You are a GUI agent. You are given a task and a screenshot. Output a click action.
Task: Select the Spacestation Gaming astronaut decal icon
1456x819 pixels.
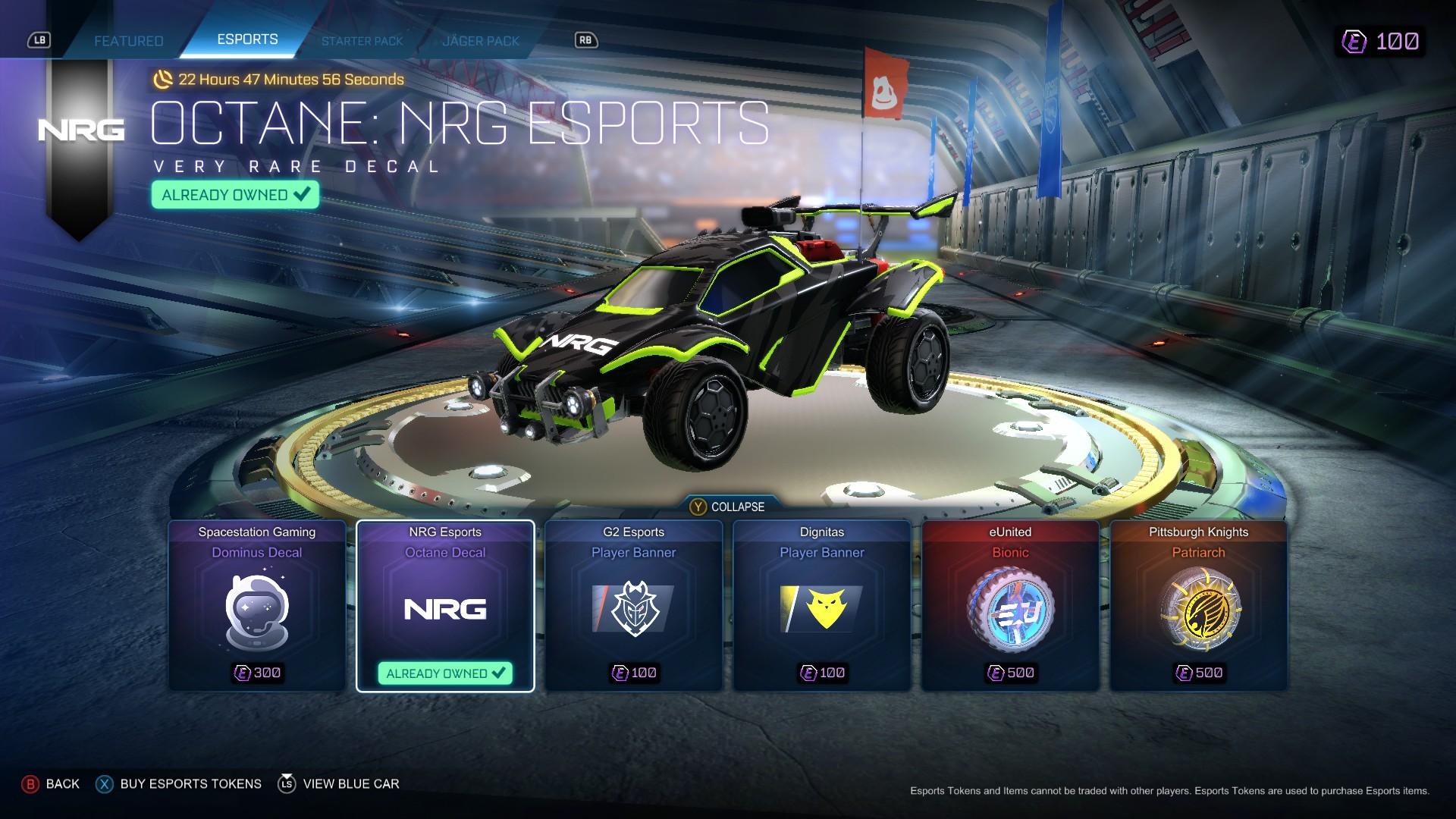tap(255, 613)
